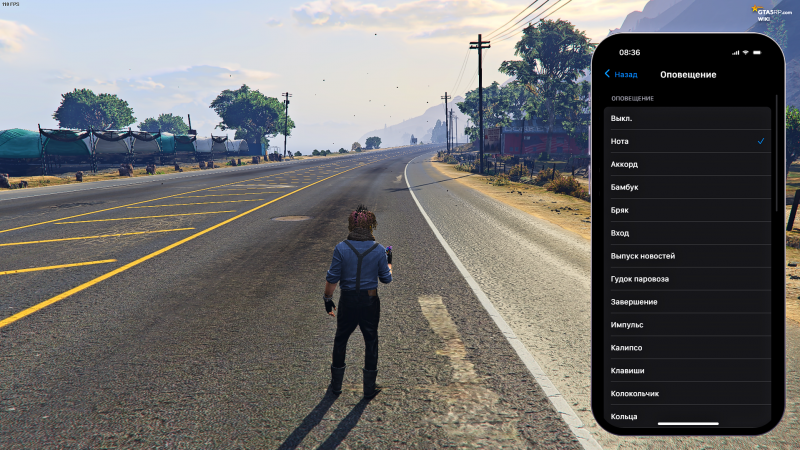
Task: Select the Вход sound
Action: (x=690, y=233)
